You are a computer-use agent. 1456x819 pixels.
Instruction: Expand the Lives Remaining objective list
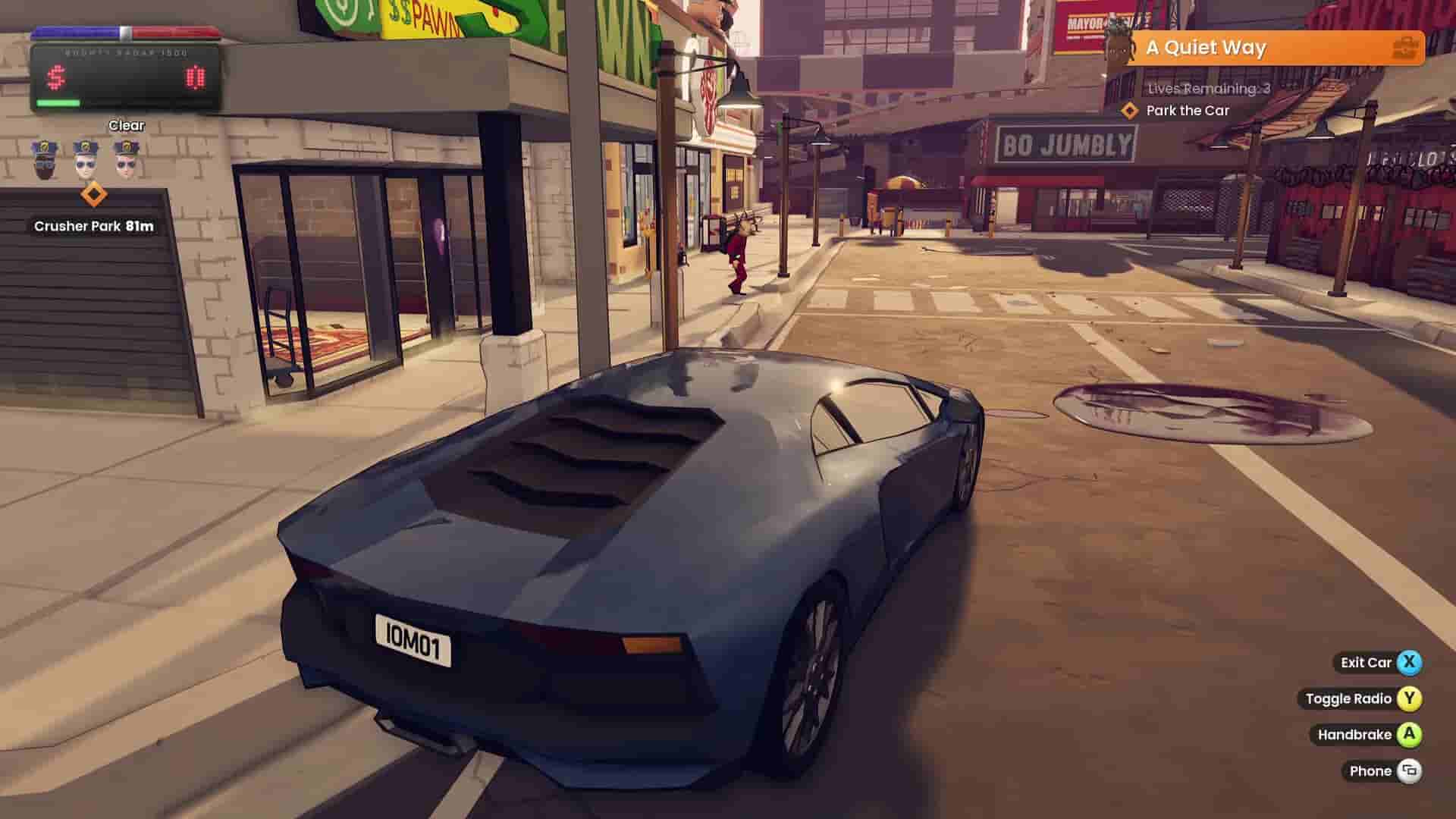pyautogui.click(x=1207, y=90)
